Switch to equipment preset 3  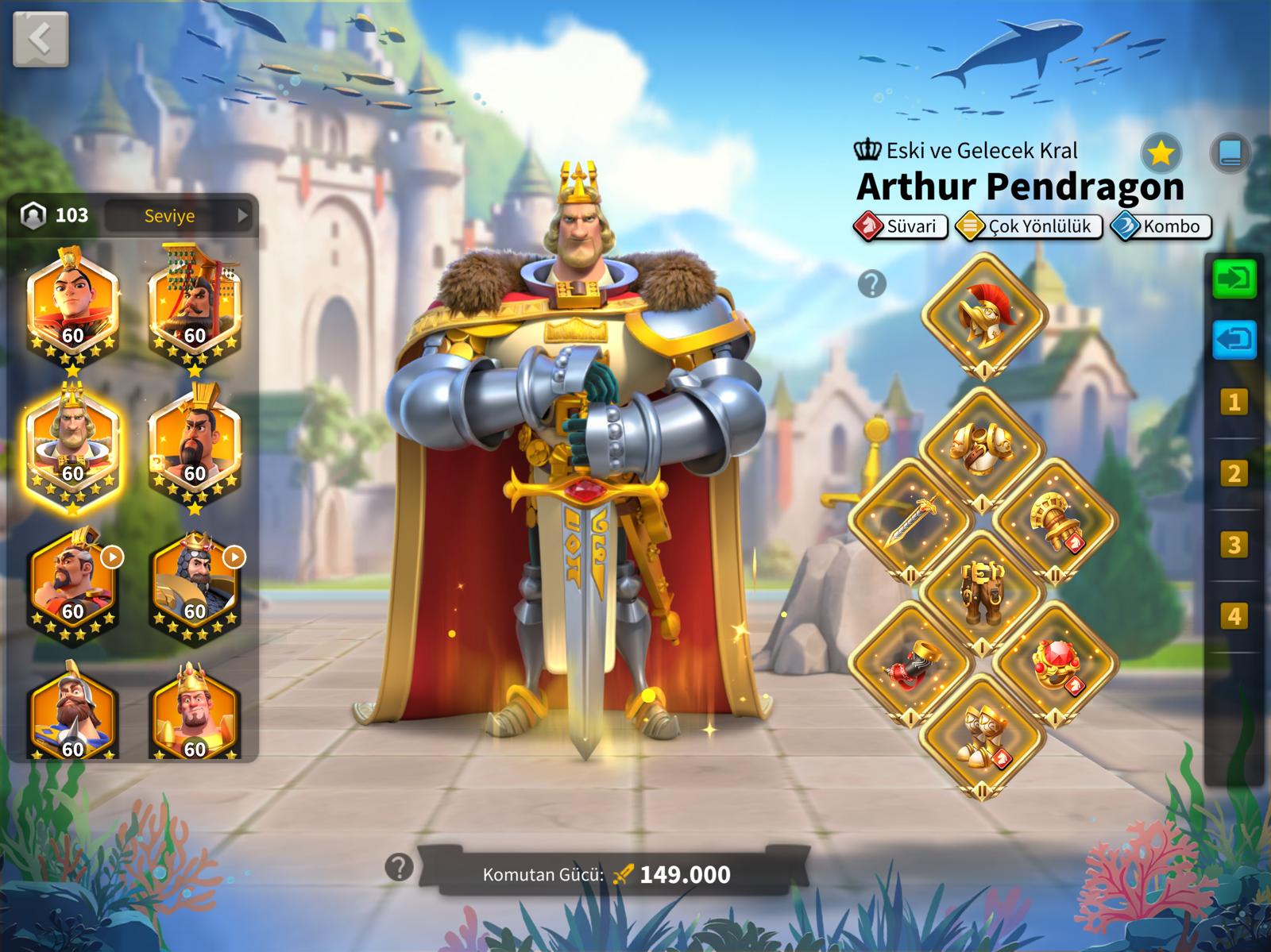(x=1234, y=545)
